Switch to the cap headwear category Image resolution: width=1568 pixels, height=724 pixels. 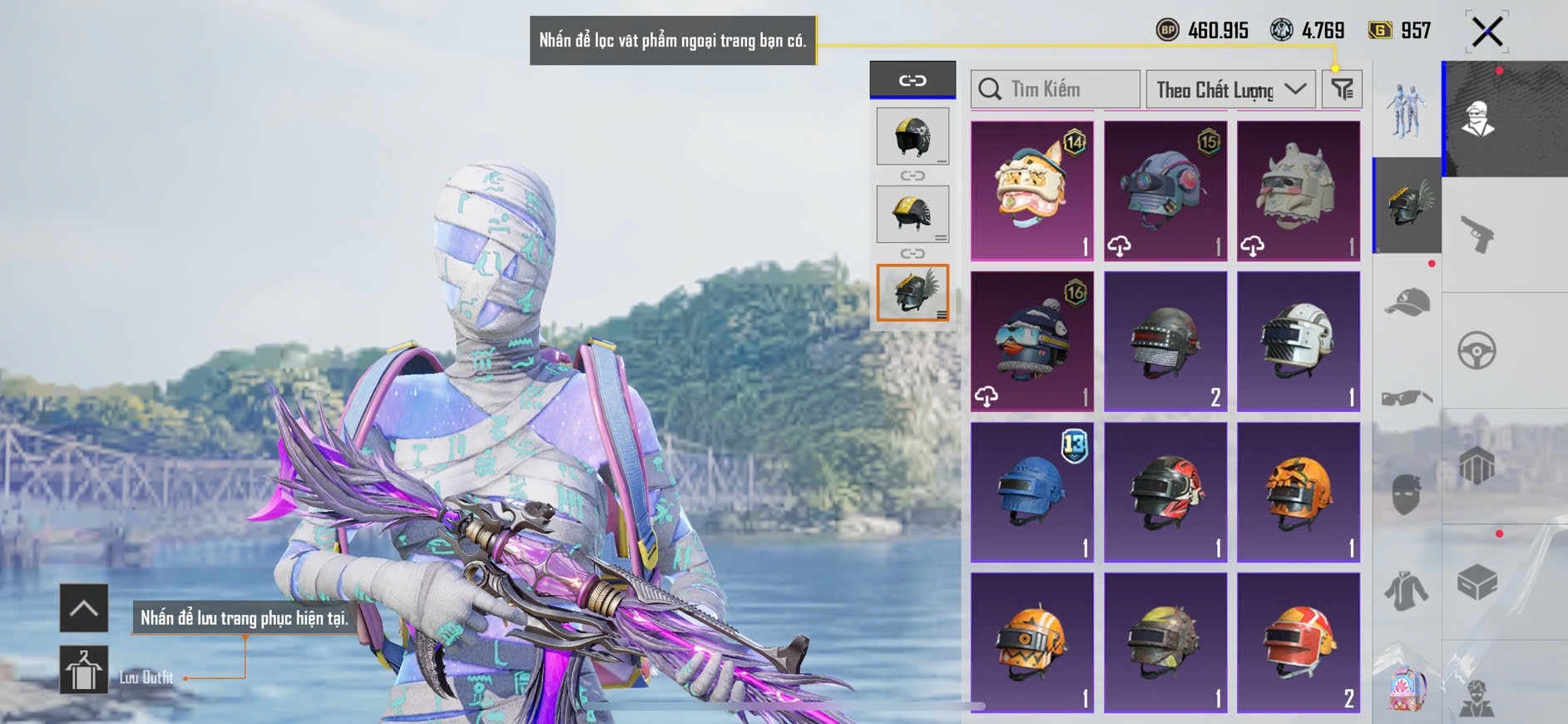pyautogui.click(x=1407, y=302)
